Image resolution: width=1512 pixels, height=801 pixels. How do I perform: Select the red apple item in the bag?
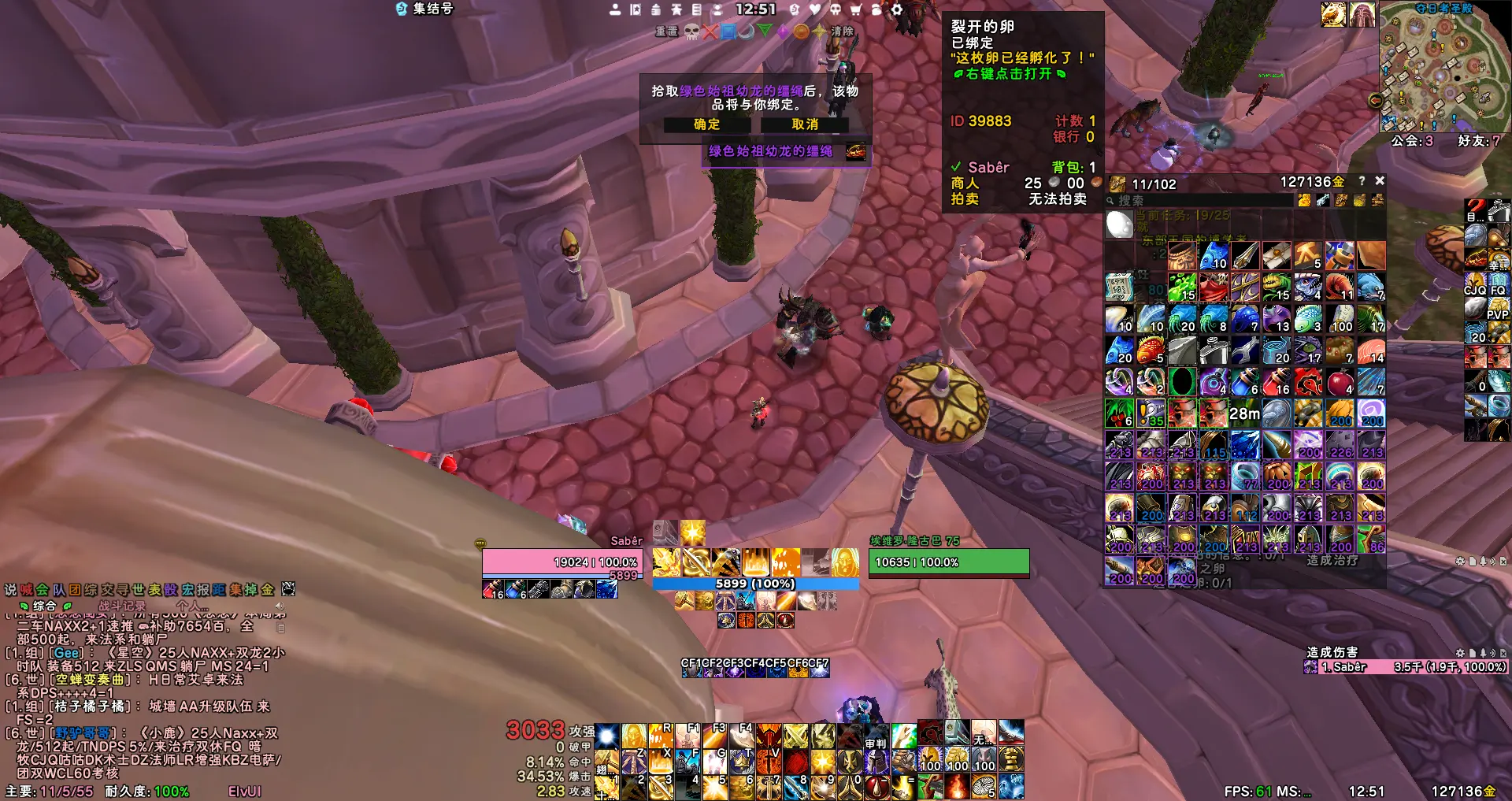[x=1339, y=383]
